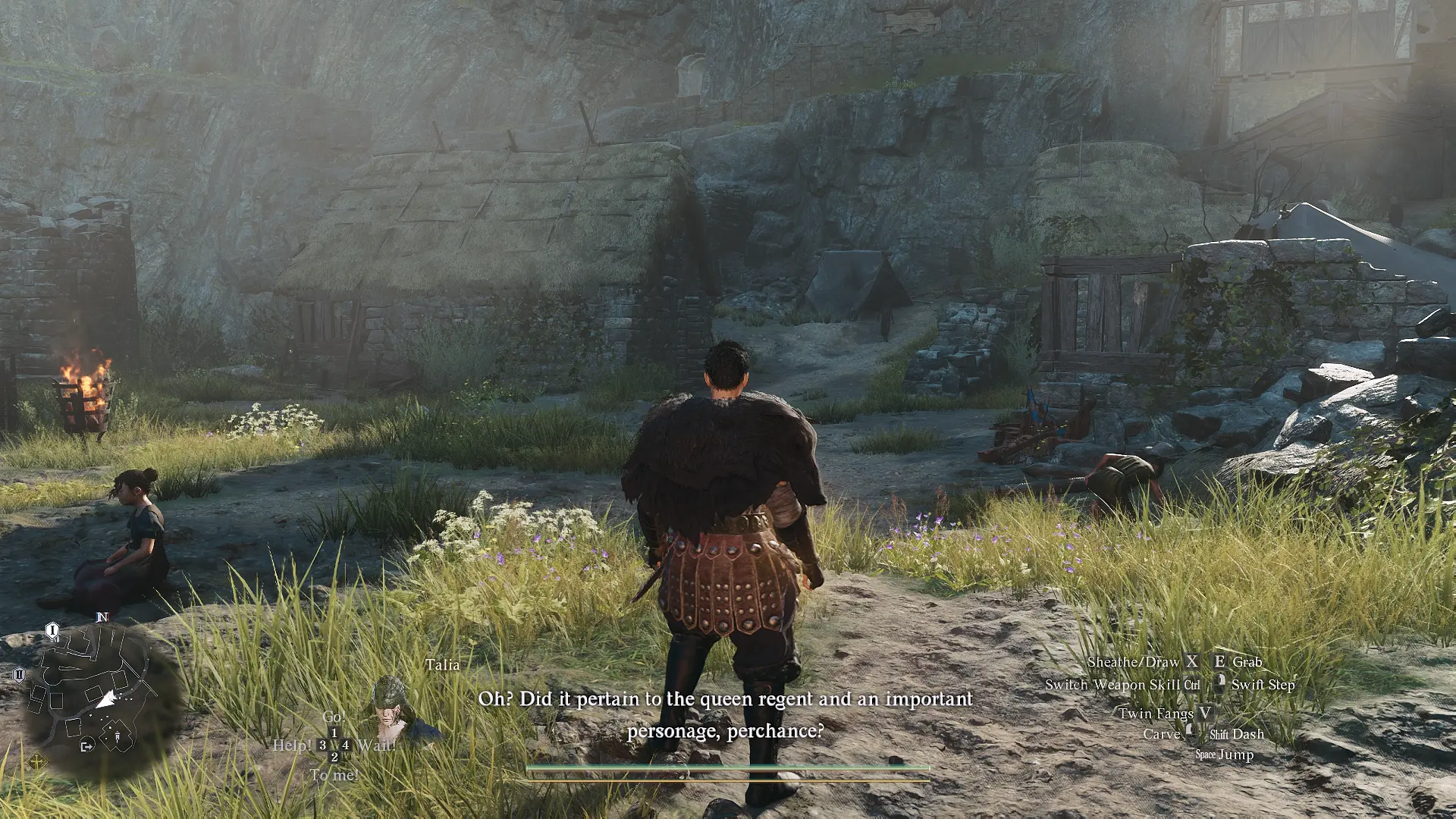The image size is (1456, 819).
Task: Click the golden cross marker below the minimap
Action: (37, 761)
